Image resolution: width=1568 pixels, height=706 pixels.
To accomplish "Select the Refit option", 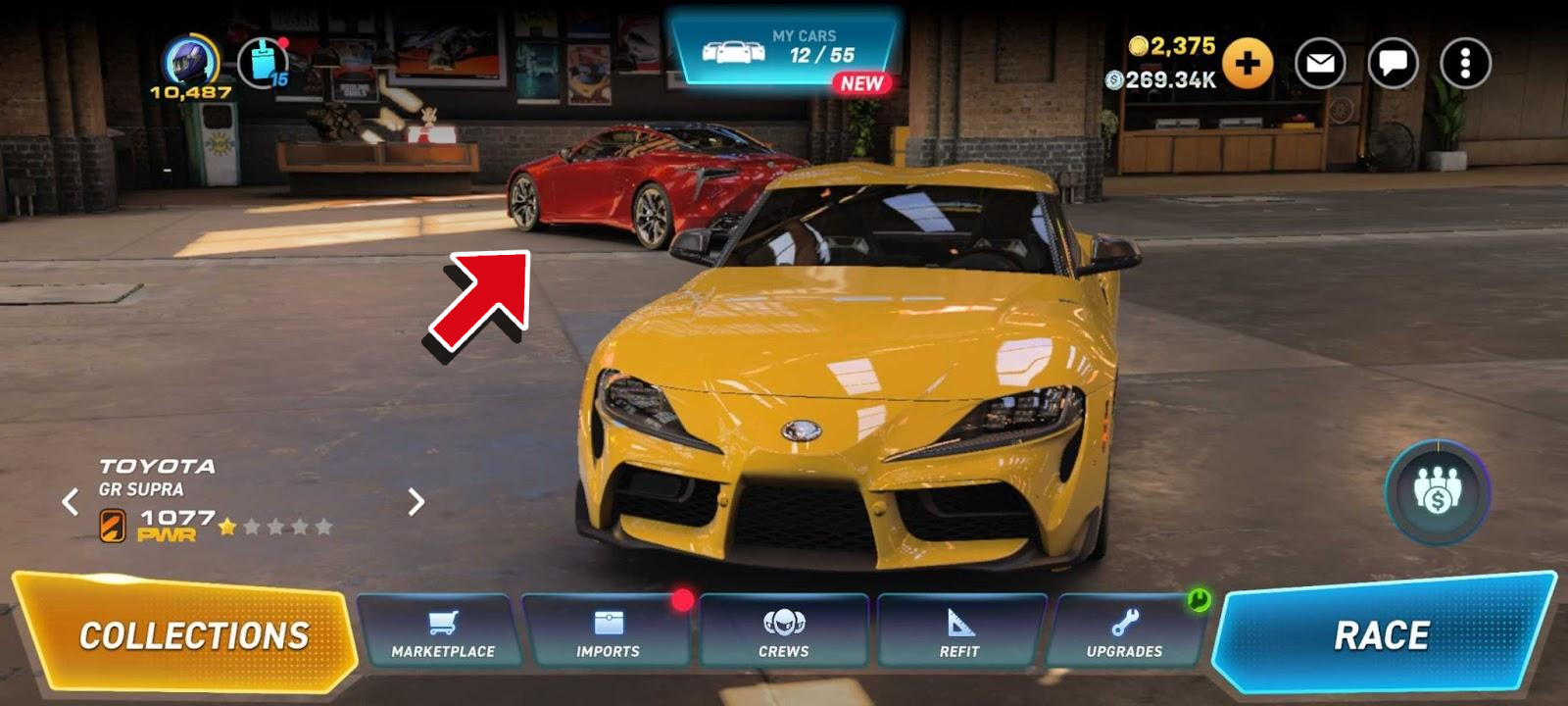I will 958,632.
